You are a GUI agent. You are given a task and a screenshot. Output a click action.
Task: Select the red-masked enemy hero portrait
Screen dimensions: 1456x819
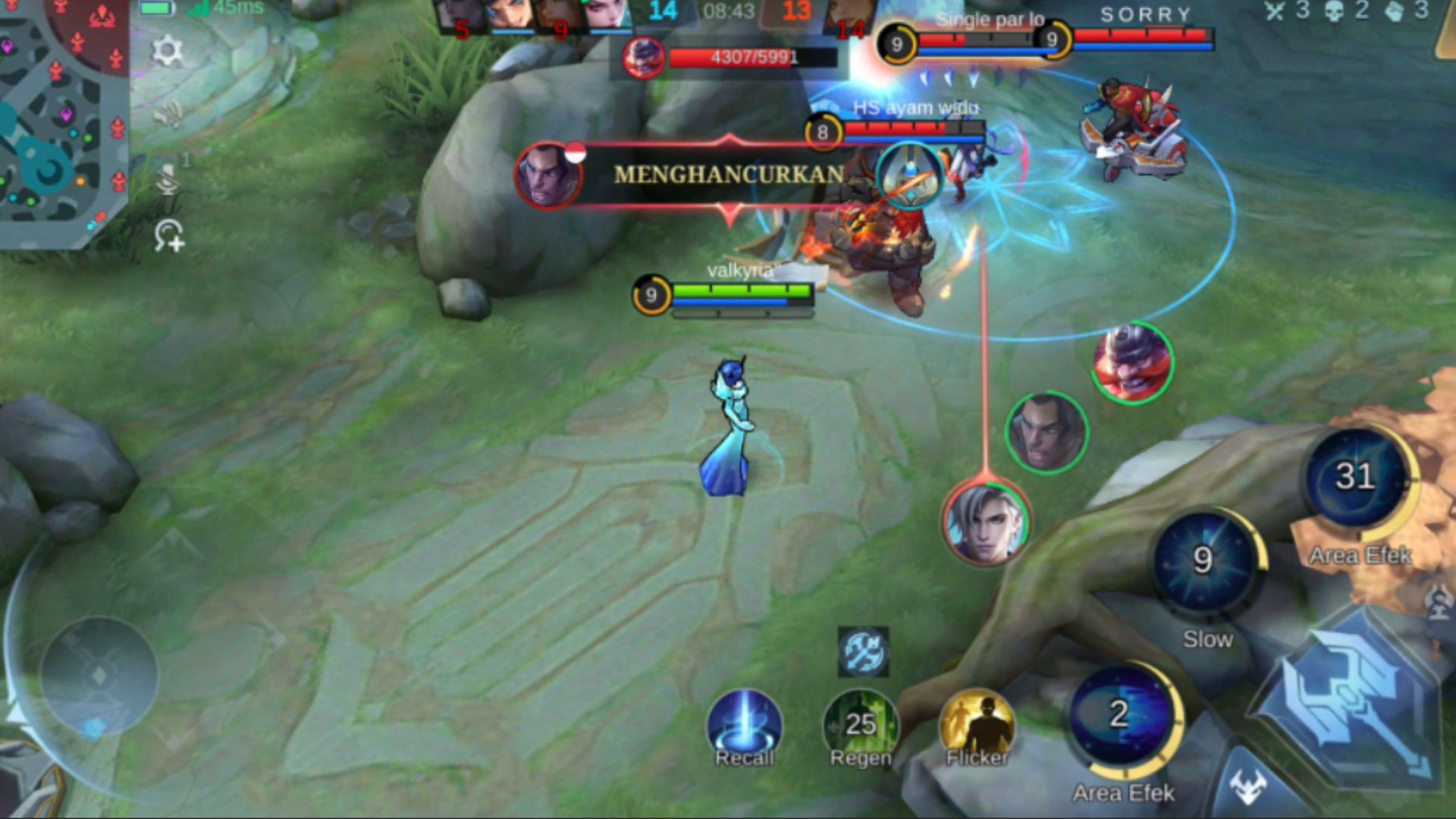coord(1132,362)
